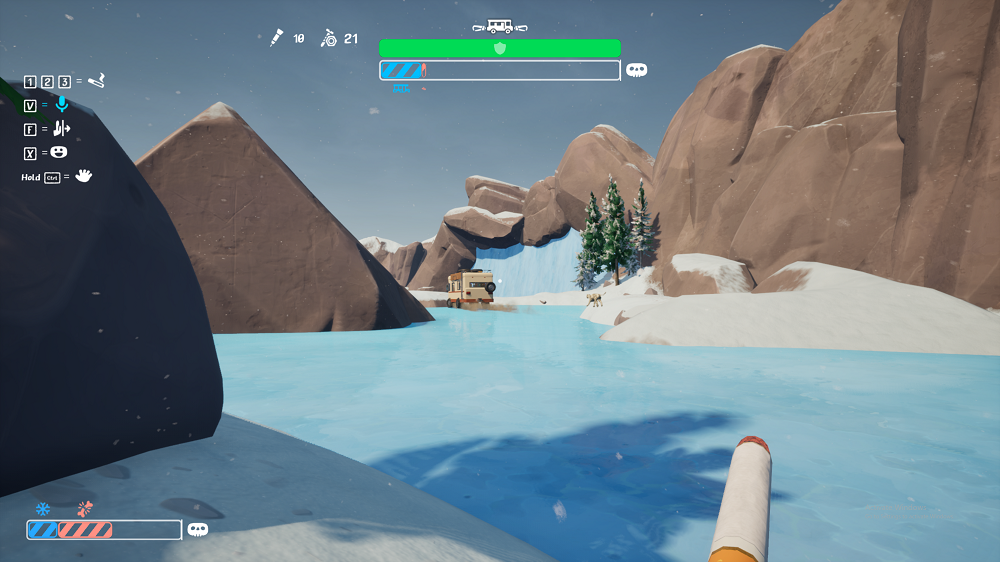Select the green shield icon
The height and width of the screenshot is (562, 1000).
click(x=500, y=48)
